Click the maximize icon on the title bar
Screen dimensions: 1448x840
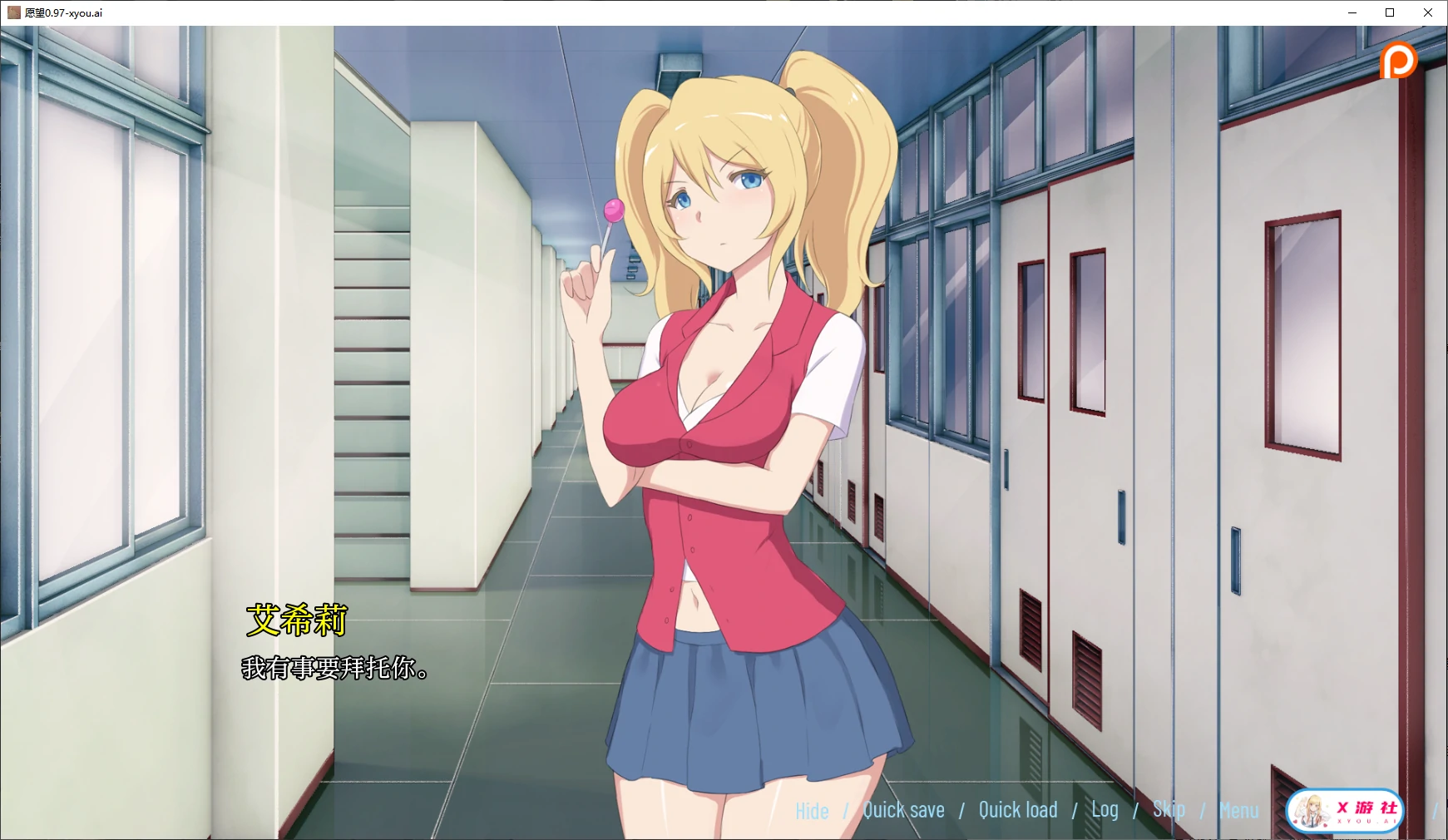click(1389, 12)
